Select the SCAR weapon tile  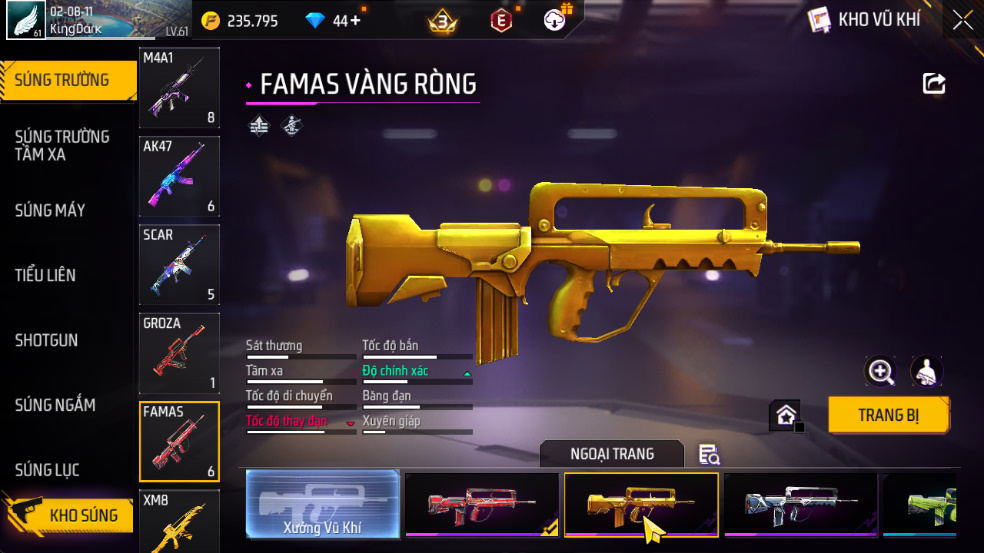click(x=179, y=264)
